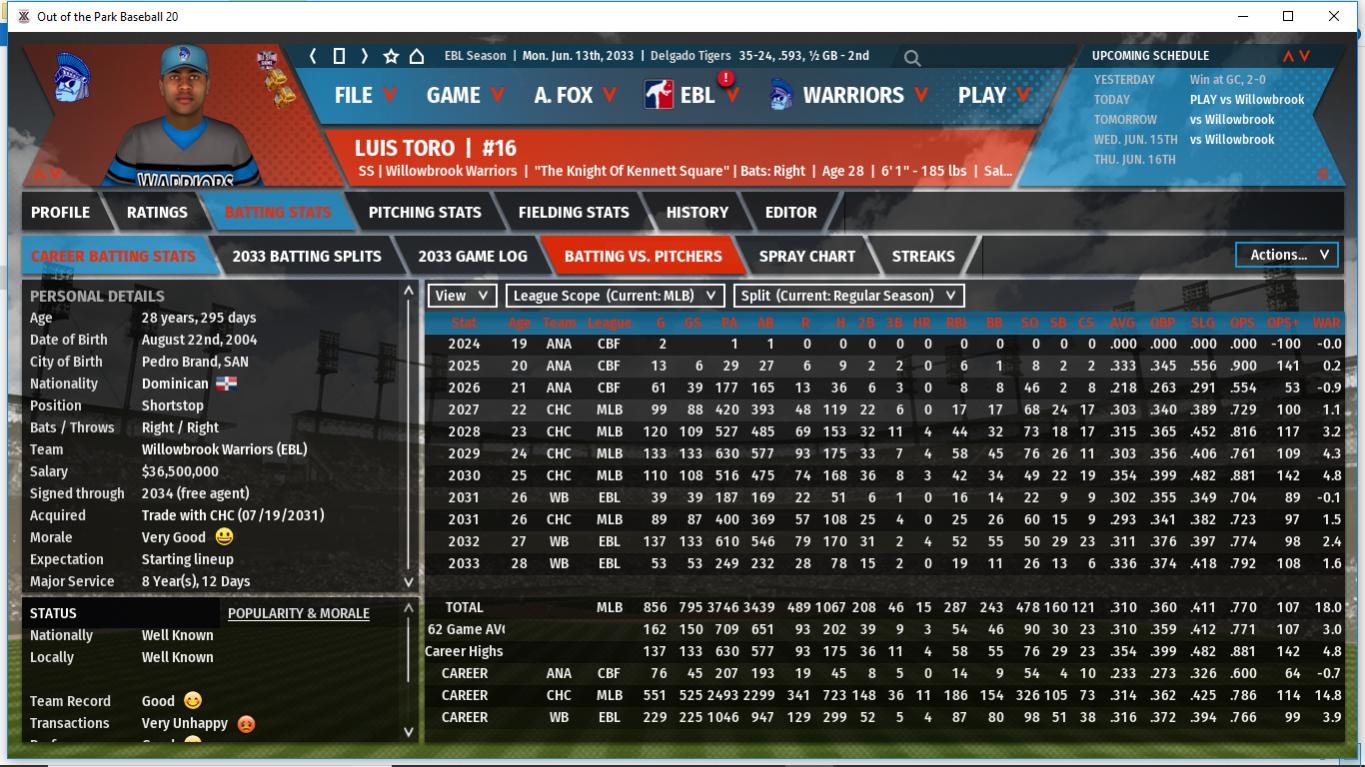
Task: Show the FIELDING STATS tab
Action: pos(573,212)
